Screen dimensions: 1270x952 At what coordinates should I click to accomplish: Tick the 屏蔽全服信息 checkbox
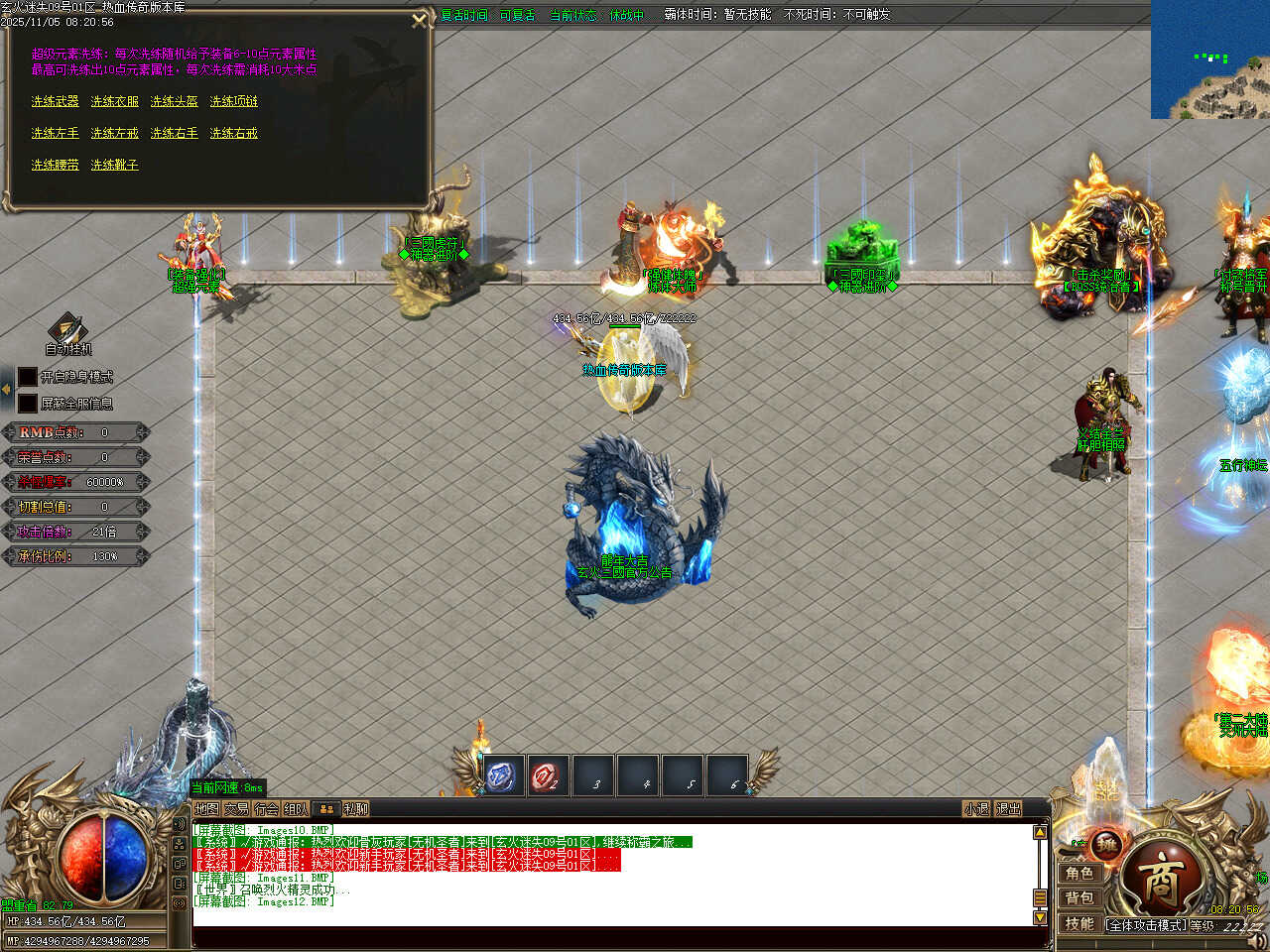(x=28, y=404)
